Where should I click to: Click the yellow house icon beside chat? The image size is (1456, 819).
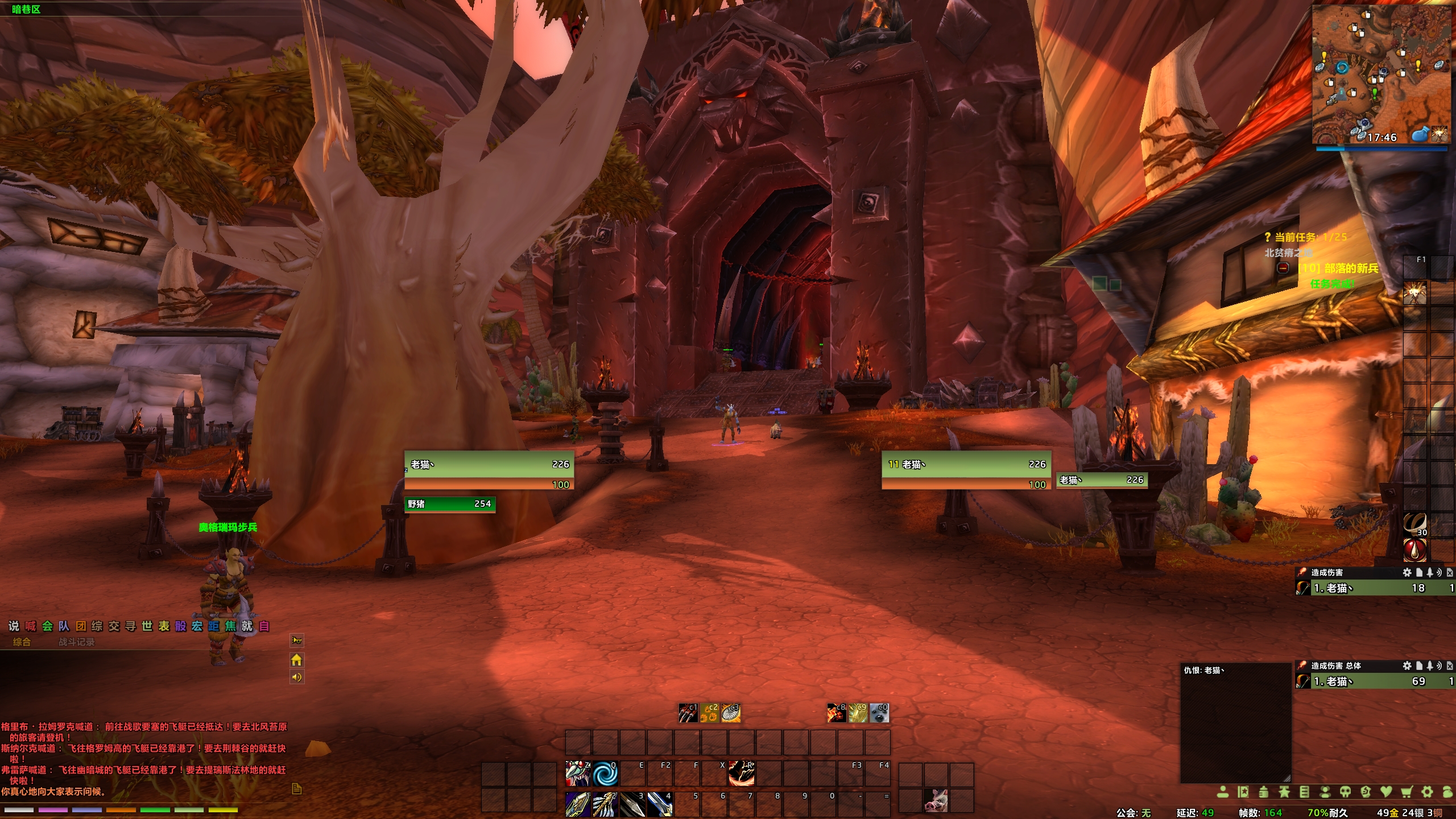click(x=296, y=660)
